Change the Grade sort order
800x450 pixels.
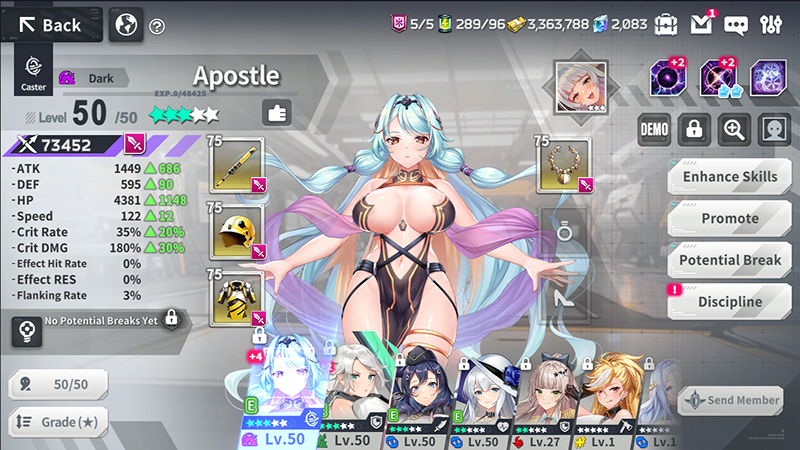(60, 422)
